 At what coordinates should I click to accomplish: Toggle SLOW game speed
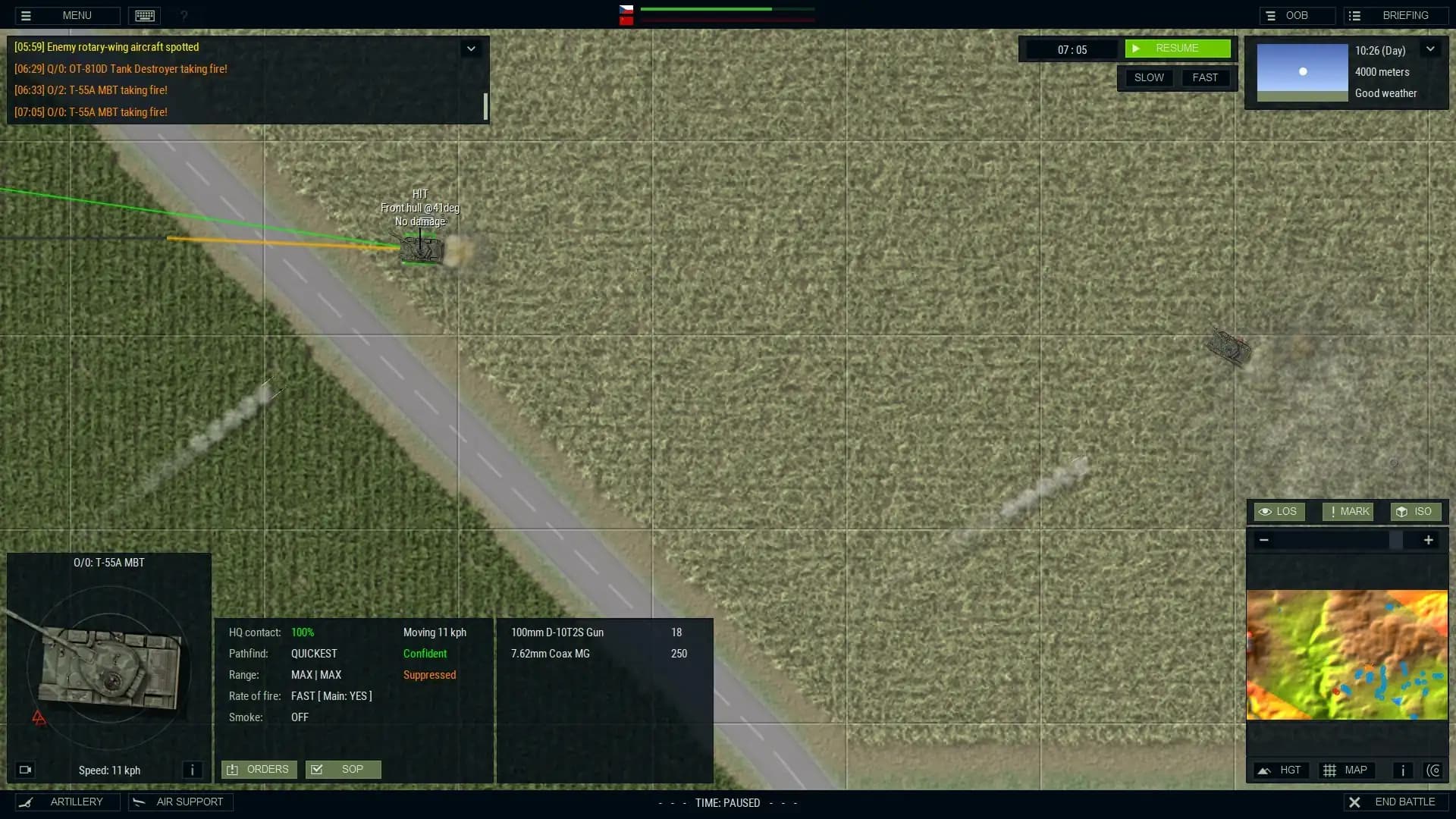pos(1148,77)
